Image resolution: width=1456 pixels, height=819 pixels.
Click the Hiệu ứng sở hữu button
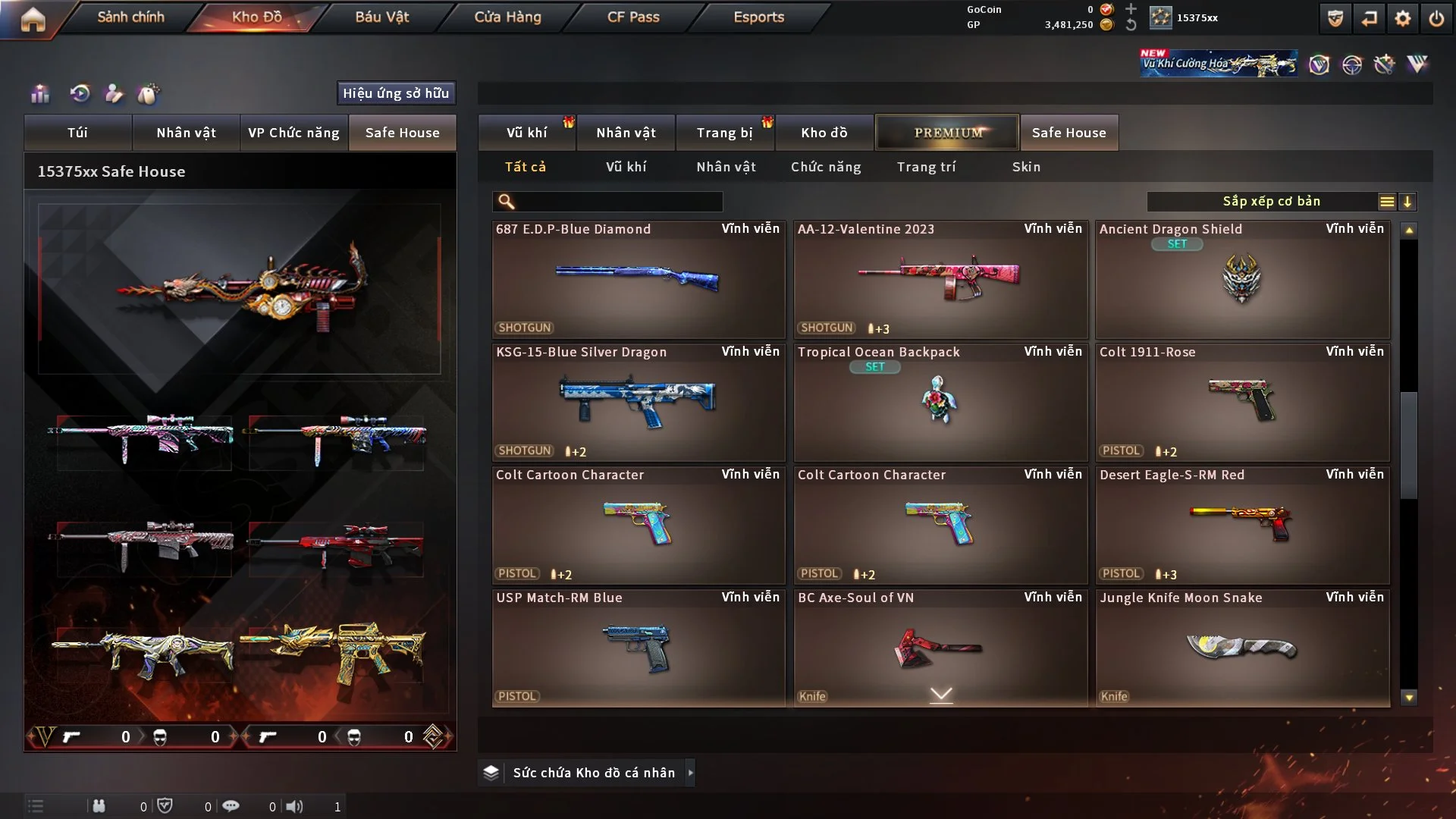click(x=396, y=93)
